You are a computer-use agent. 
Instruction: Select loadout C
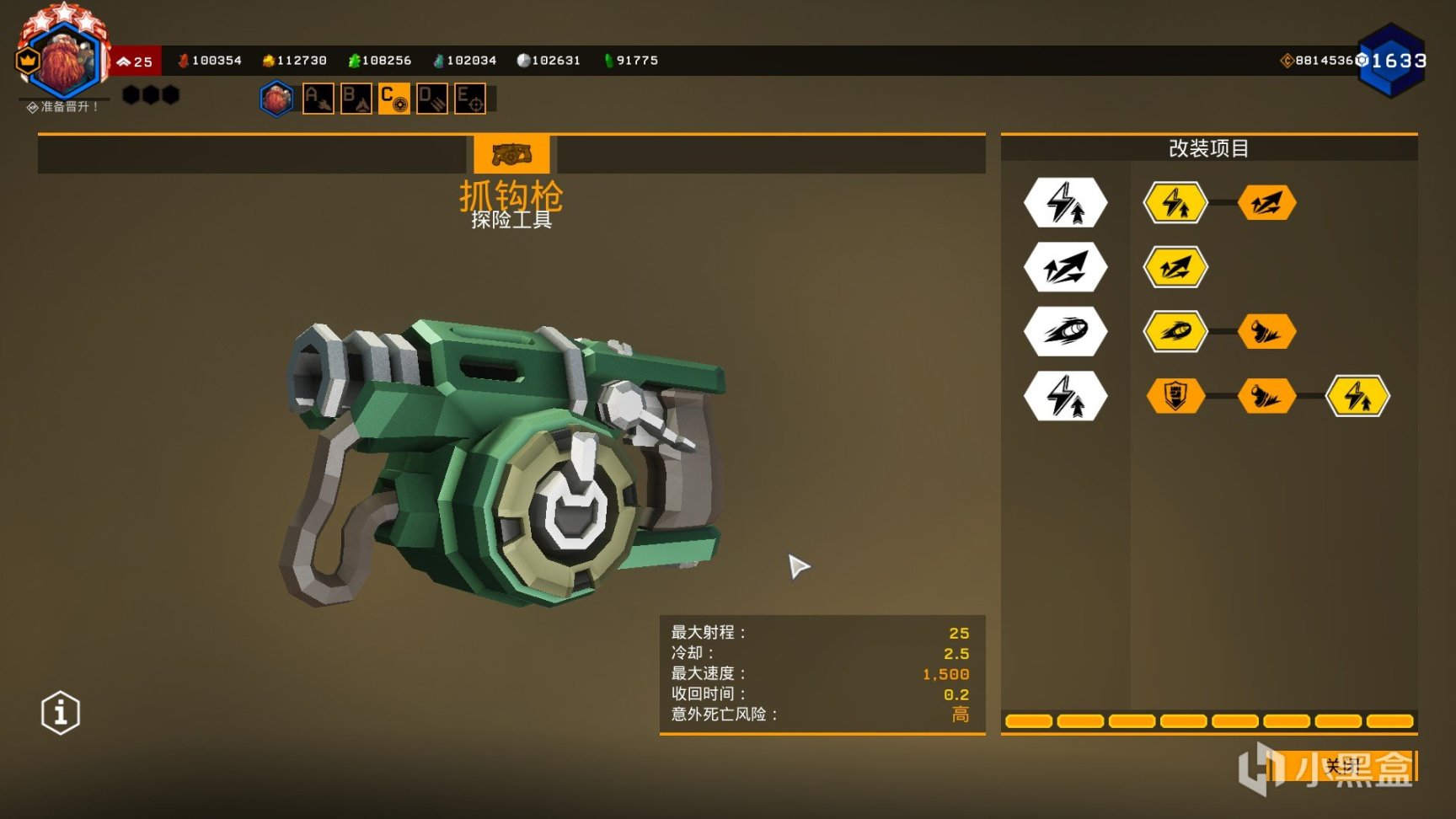[393, 99]
